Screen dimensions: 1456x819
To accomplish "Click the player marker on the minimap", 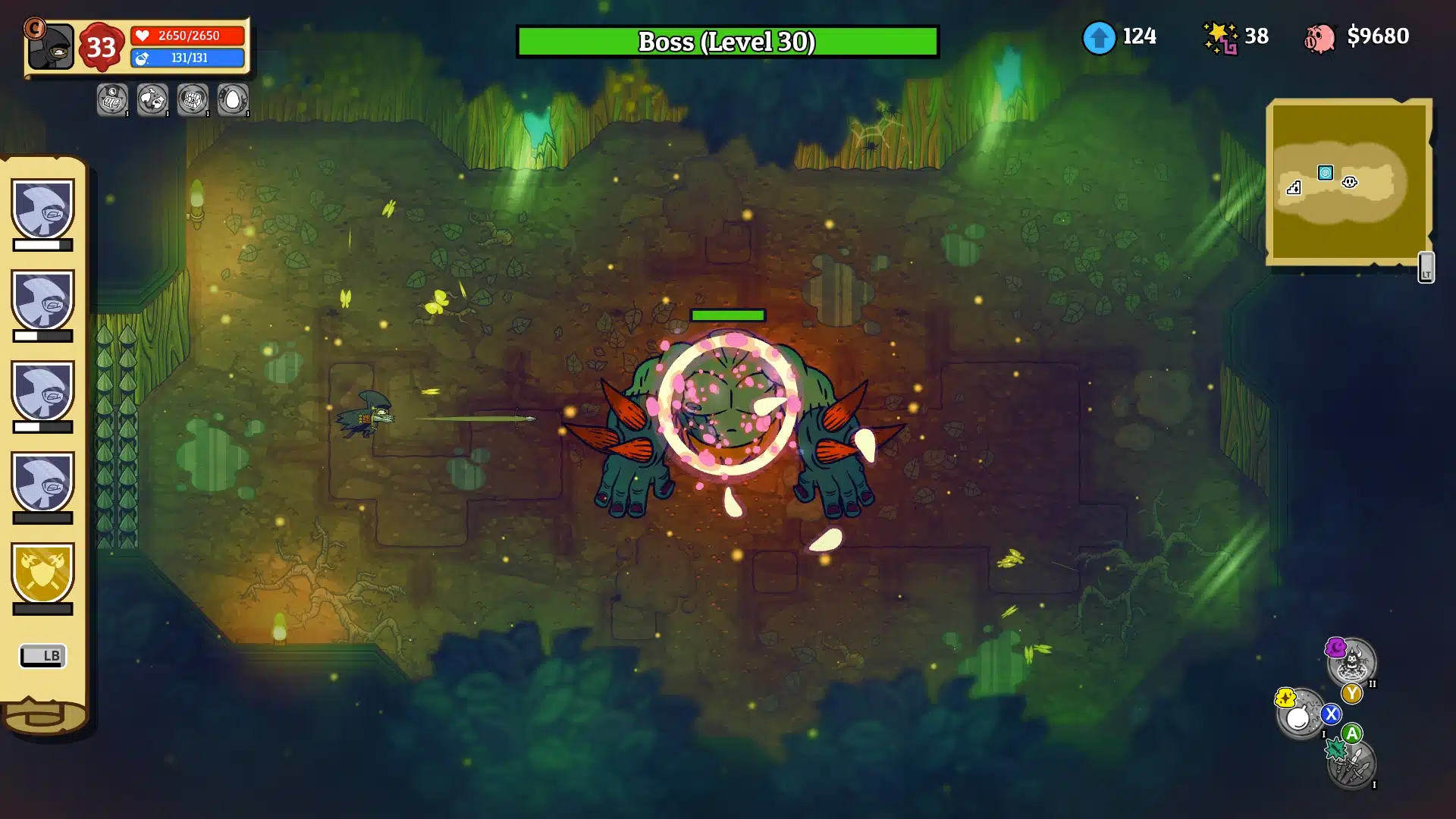I will pos(1350,182).
